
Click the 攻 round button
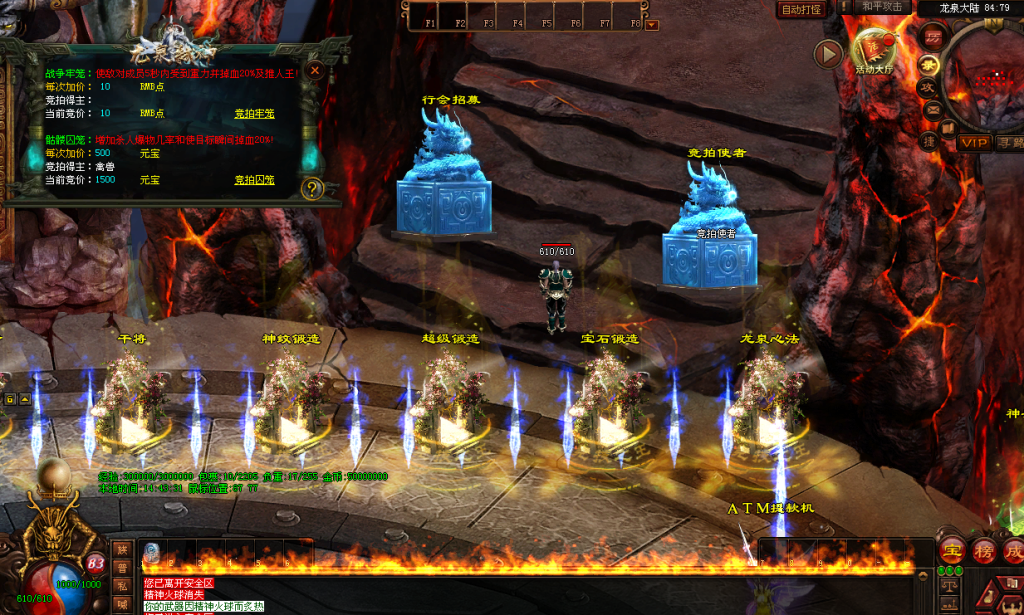tap(927, 86)
